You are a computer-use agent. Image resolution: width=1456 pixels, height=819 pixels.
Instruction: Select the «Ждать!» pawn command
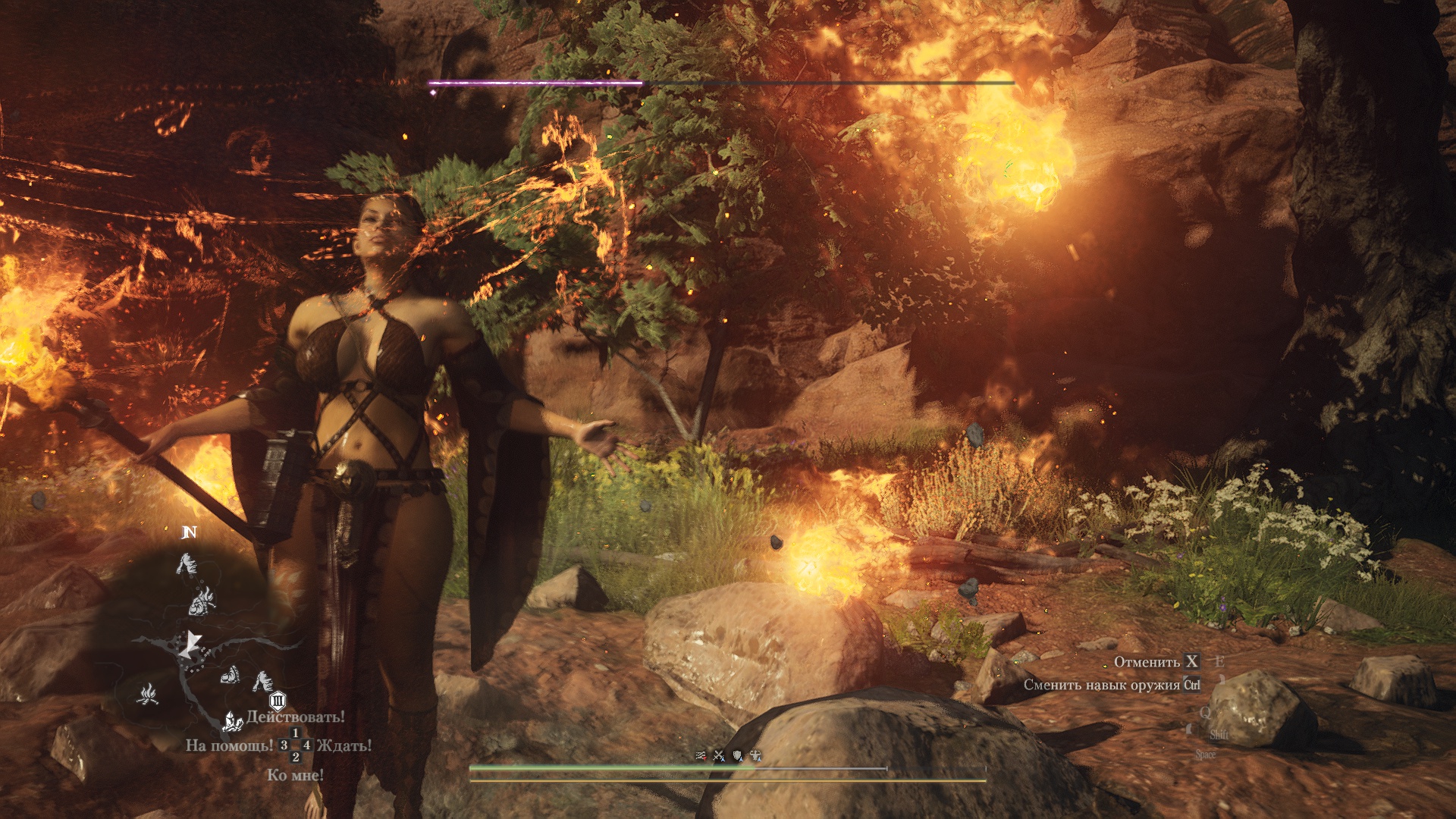(x=344, y=745)
